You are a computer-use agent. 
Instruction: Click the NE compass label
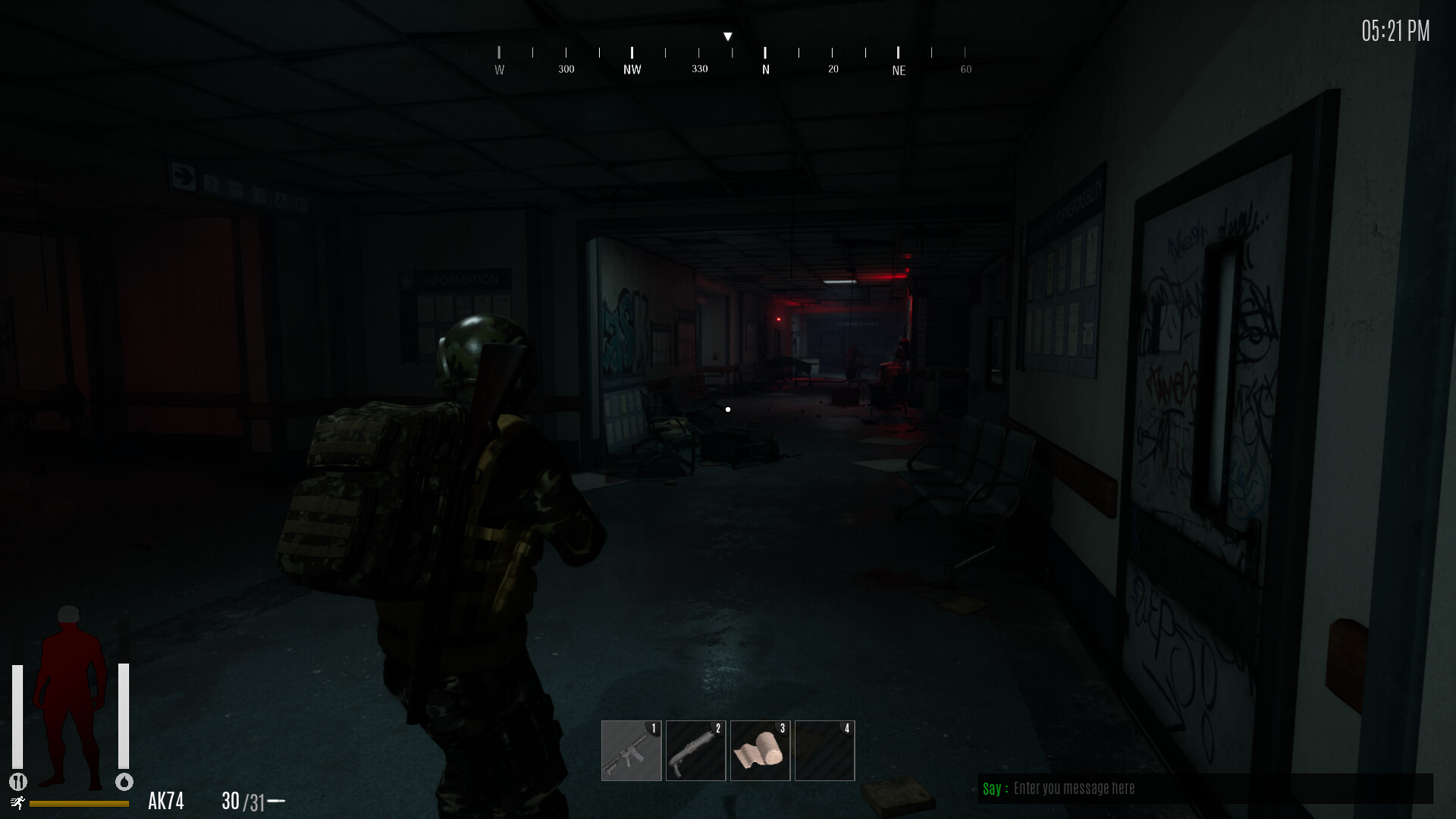pos(899,70)
